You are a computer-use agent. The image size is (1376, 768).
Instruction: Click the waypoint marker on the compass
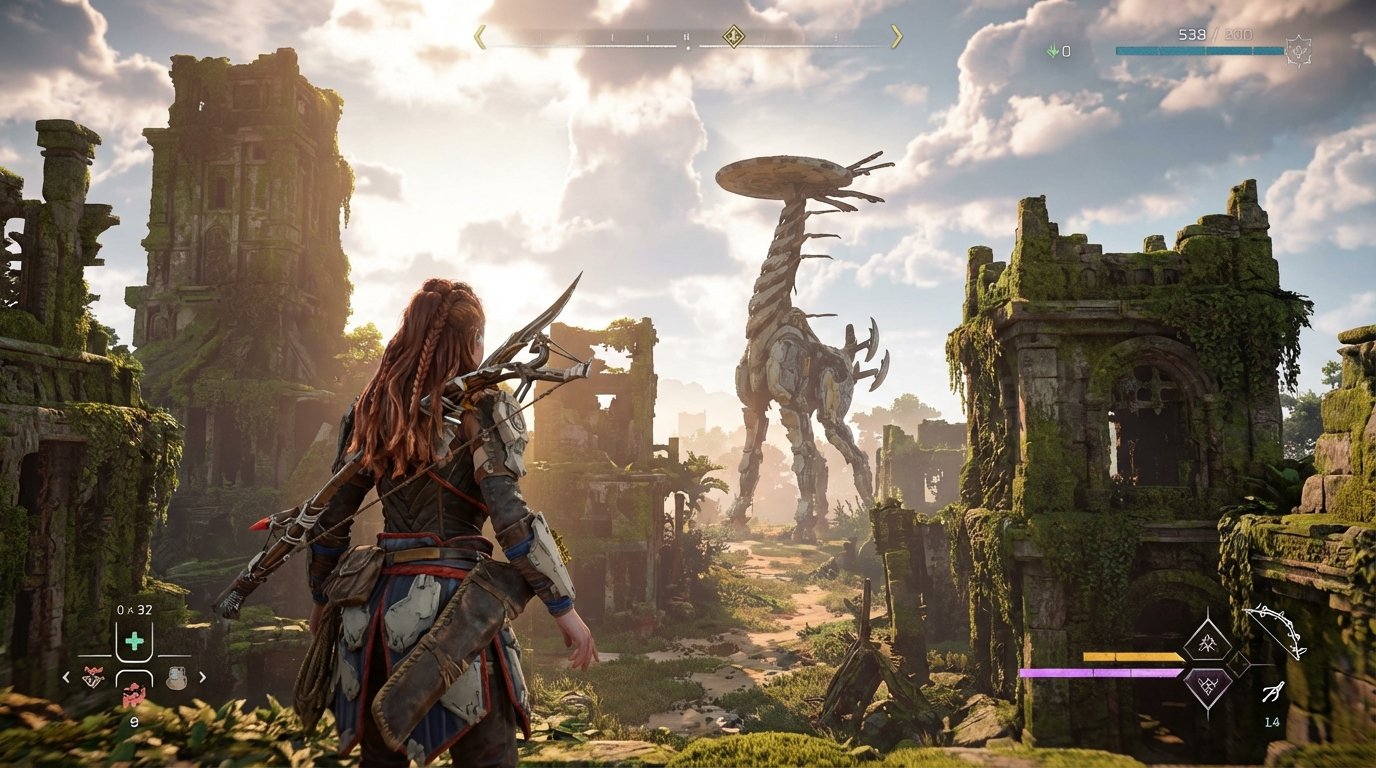pyautogui.click(x=733, y=37)
